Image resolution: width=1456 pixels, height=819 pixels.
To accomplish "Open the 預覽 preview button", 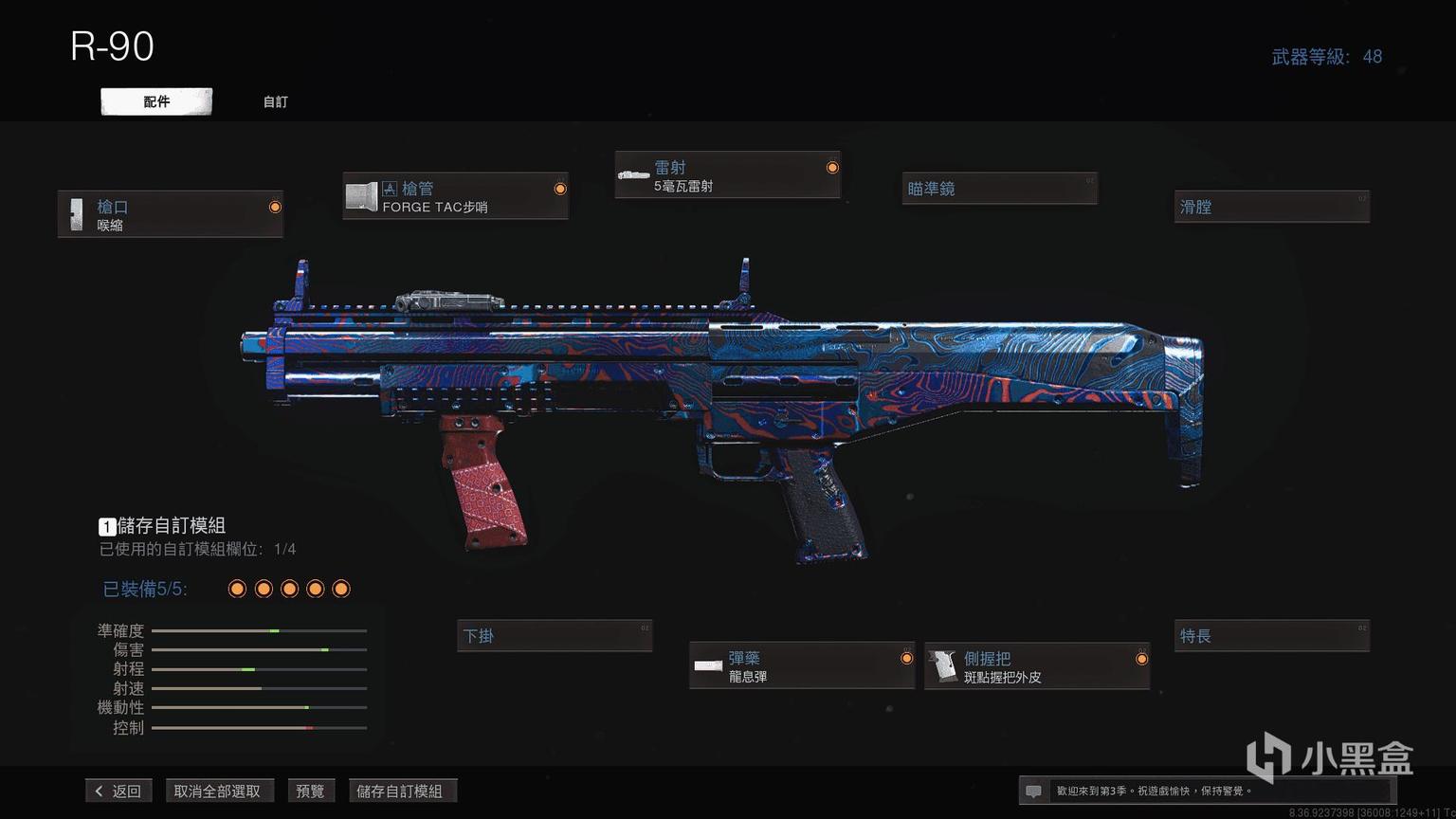I will tap(310, 791).
